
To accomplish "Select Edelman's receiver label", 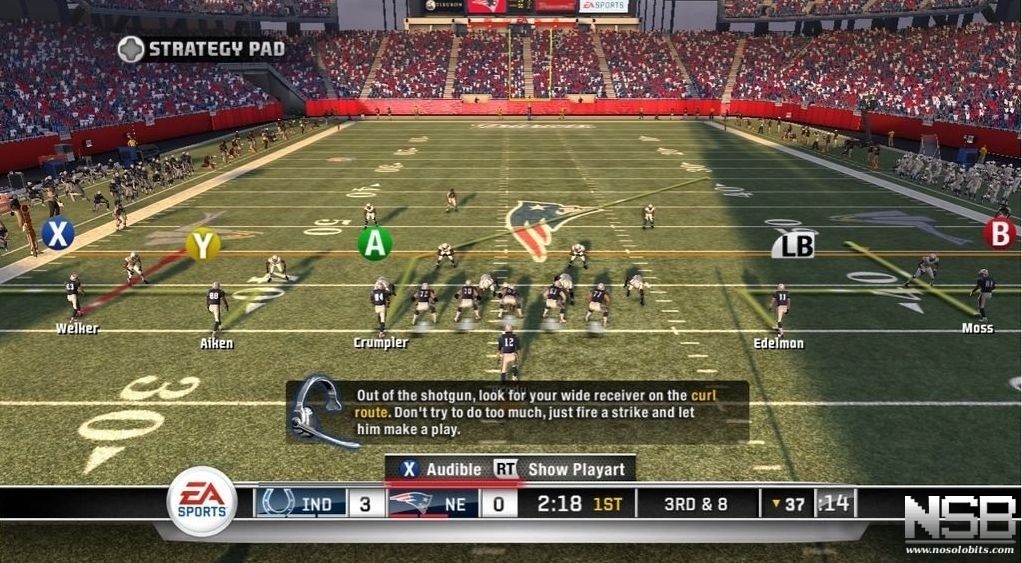I will point(778,343).
